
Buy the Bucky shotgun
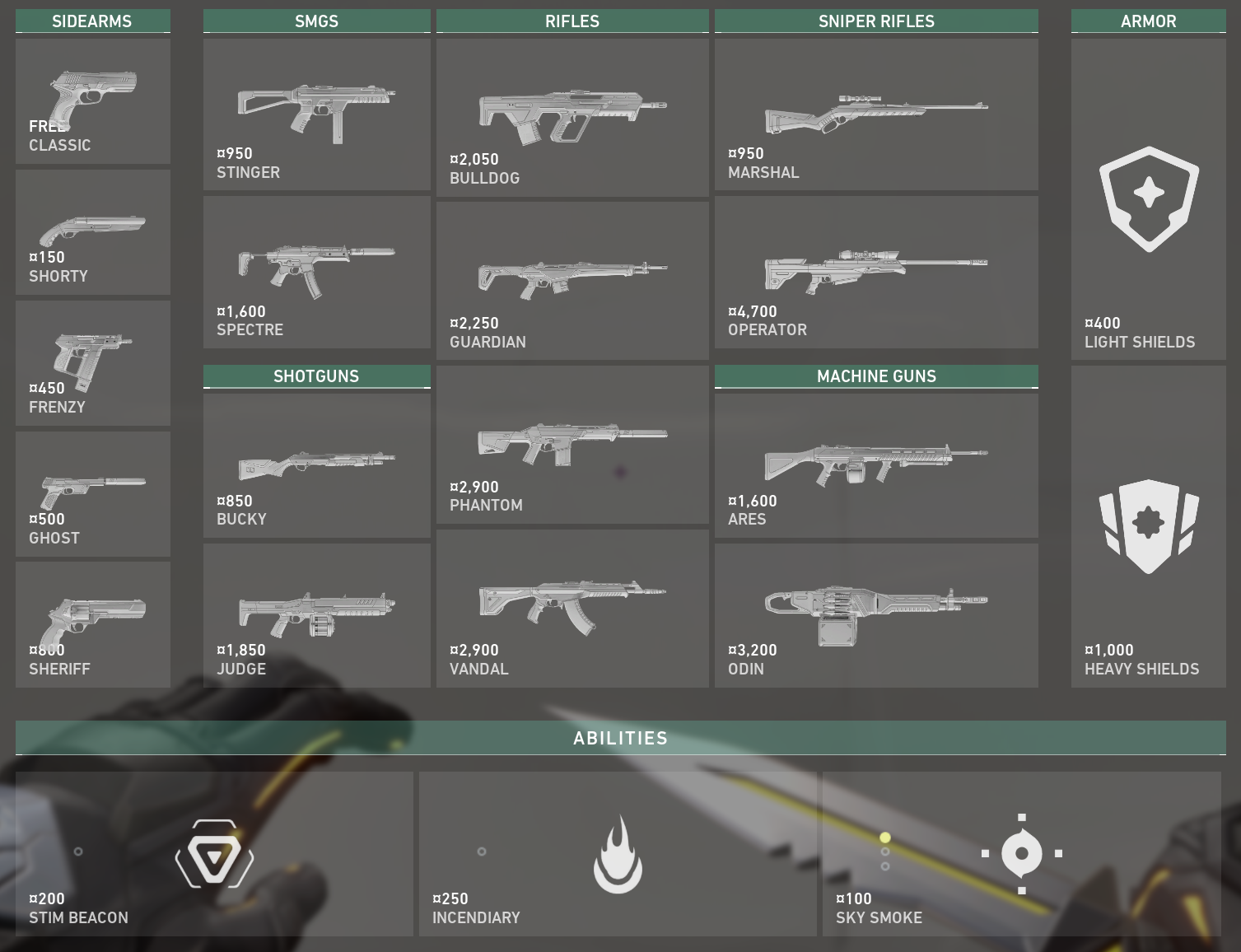click(x=317, y=465)
